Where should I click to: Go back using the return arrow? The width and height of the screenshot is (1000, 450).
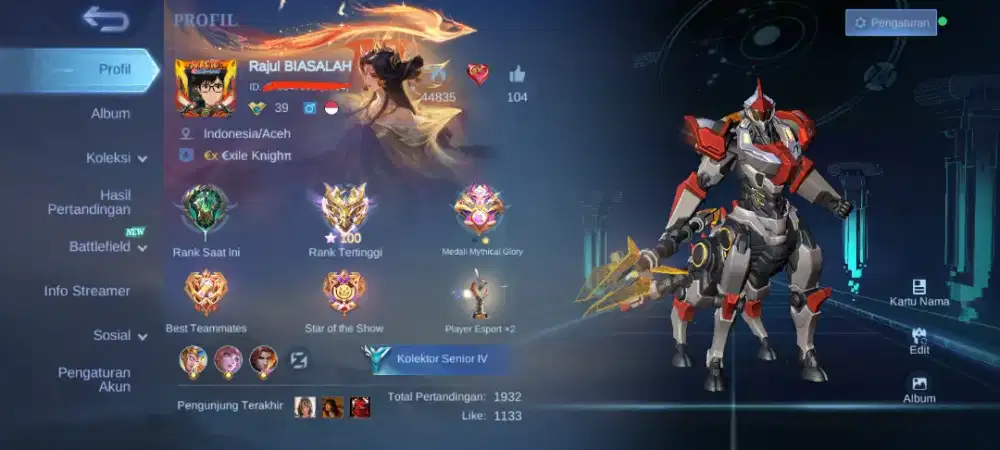105,18
